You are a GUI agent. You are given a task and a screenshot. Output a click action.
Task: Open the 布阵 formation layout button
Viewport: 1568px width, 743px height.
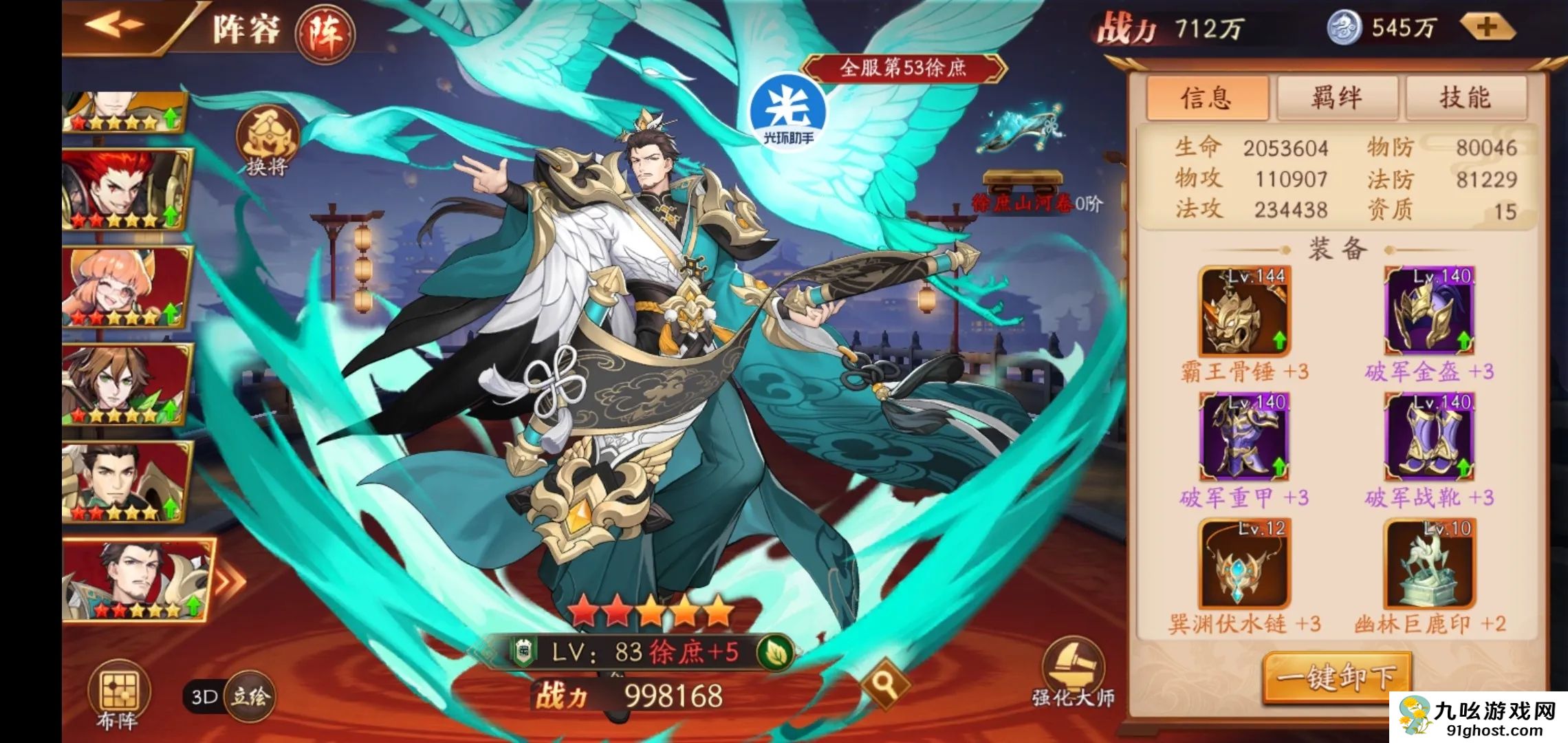[x=118, y=696]
